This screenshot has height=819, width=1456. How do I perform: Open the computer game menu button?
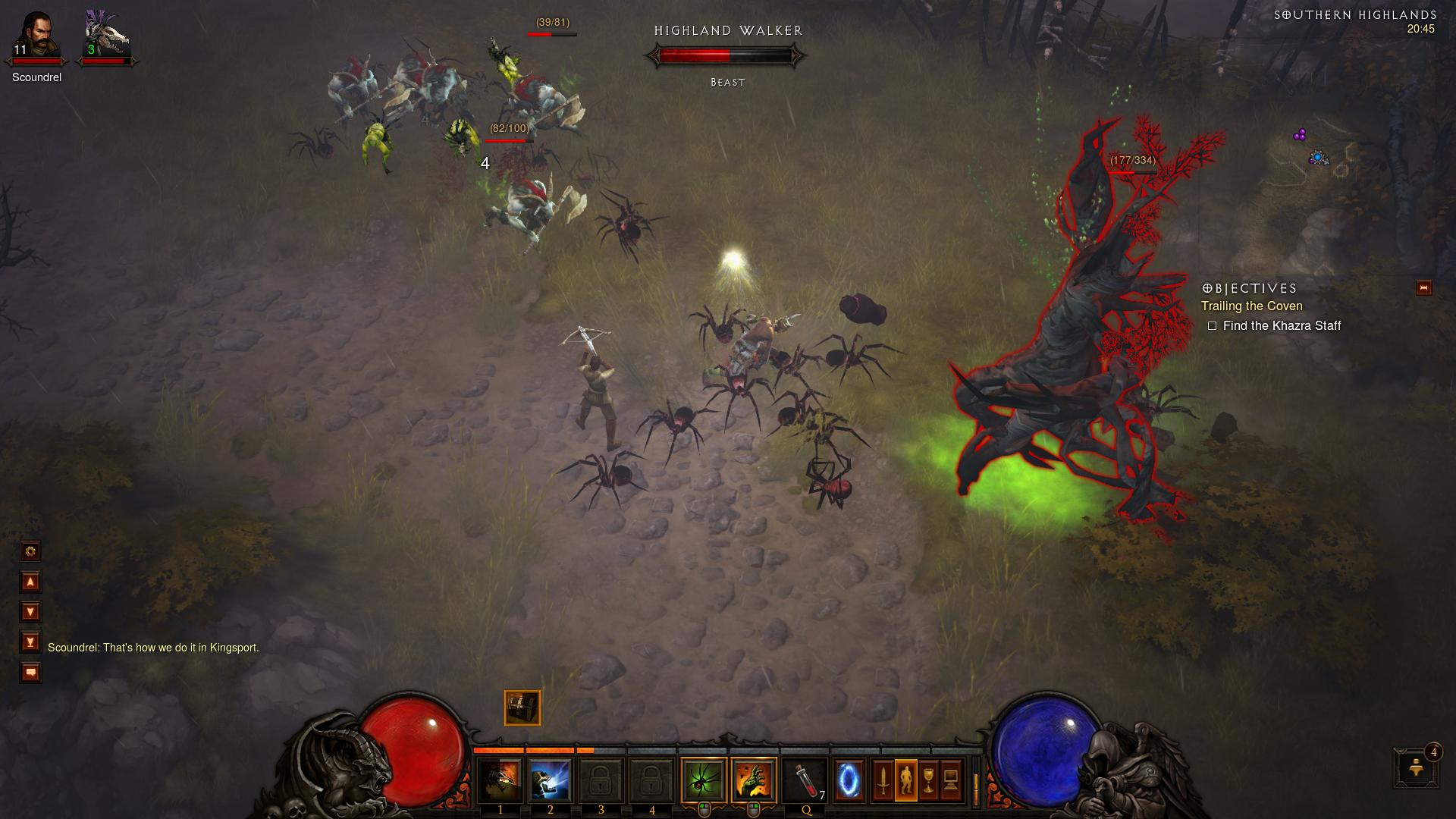click(x=952, y=780)
